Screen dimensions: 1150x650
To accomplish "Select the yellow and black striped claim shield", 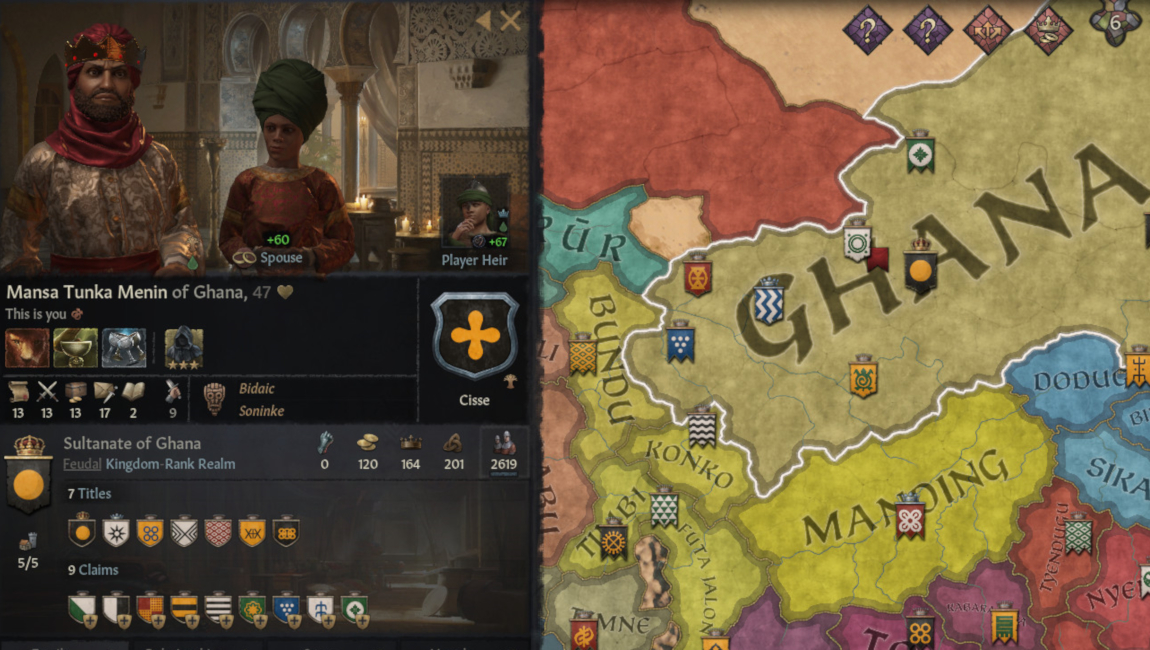I will (184, 608).
